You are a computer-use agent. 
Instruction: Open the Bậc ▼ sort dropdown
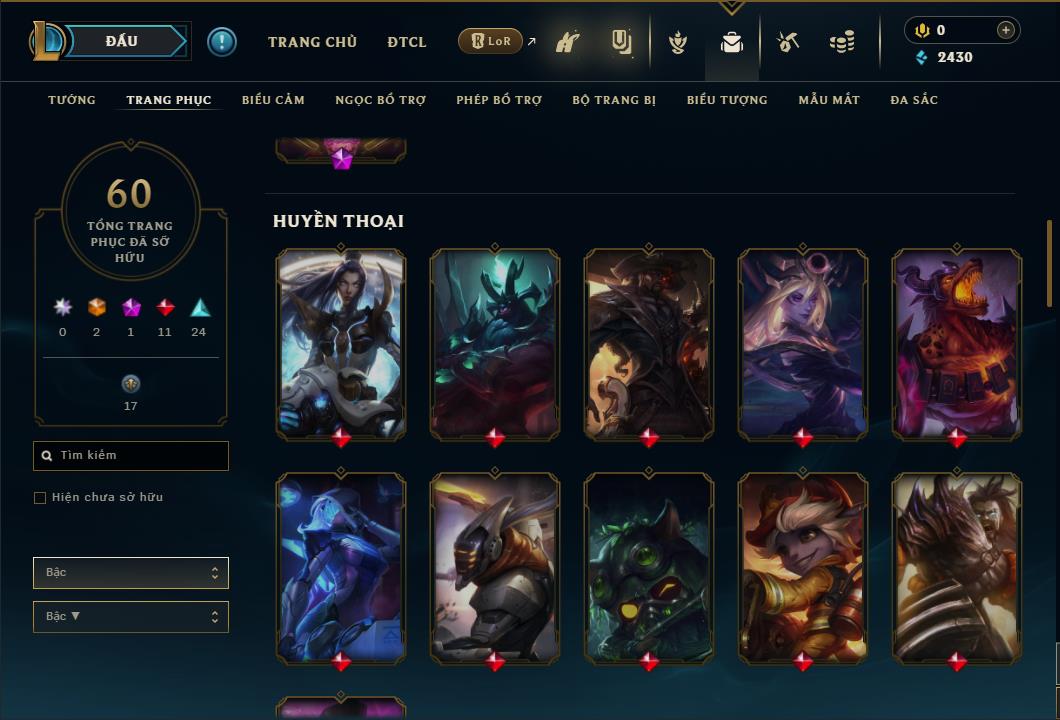pyautogui.click(x=131, y=617)
